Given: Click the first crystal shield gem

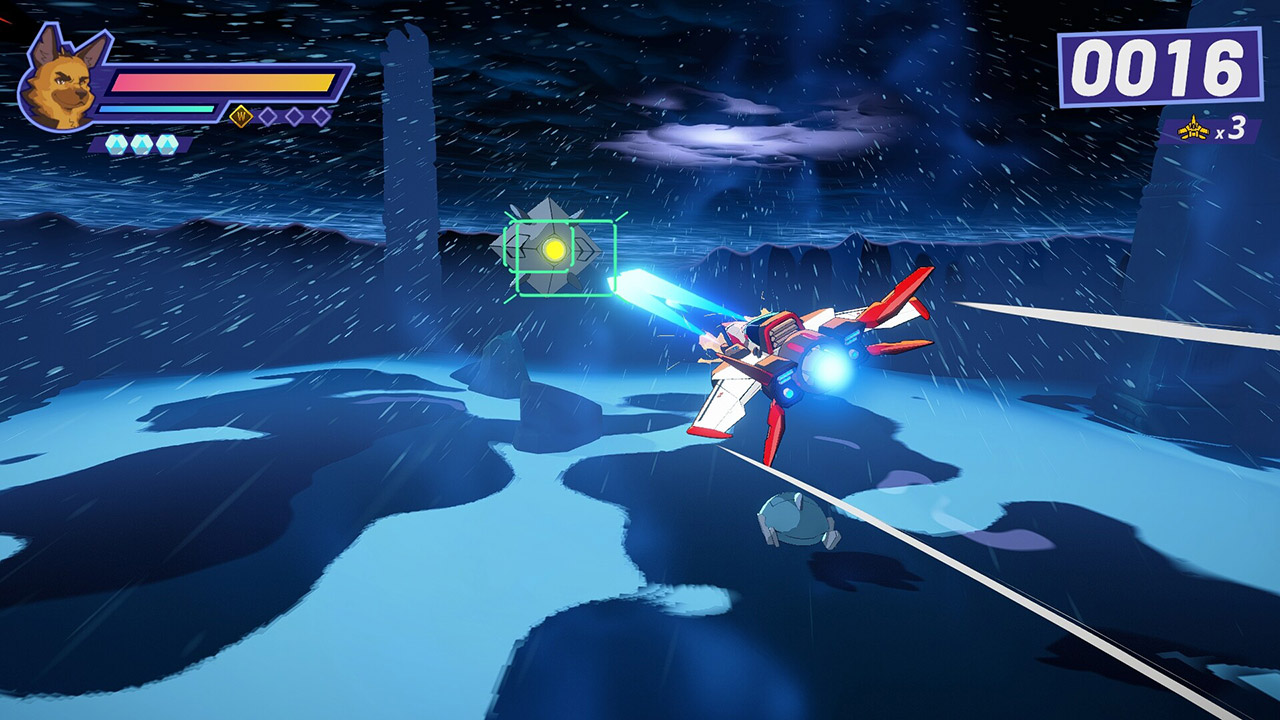Looking at the screenshot, I should [118, 143].
